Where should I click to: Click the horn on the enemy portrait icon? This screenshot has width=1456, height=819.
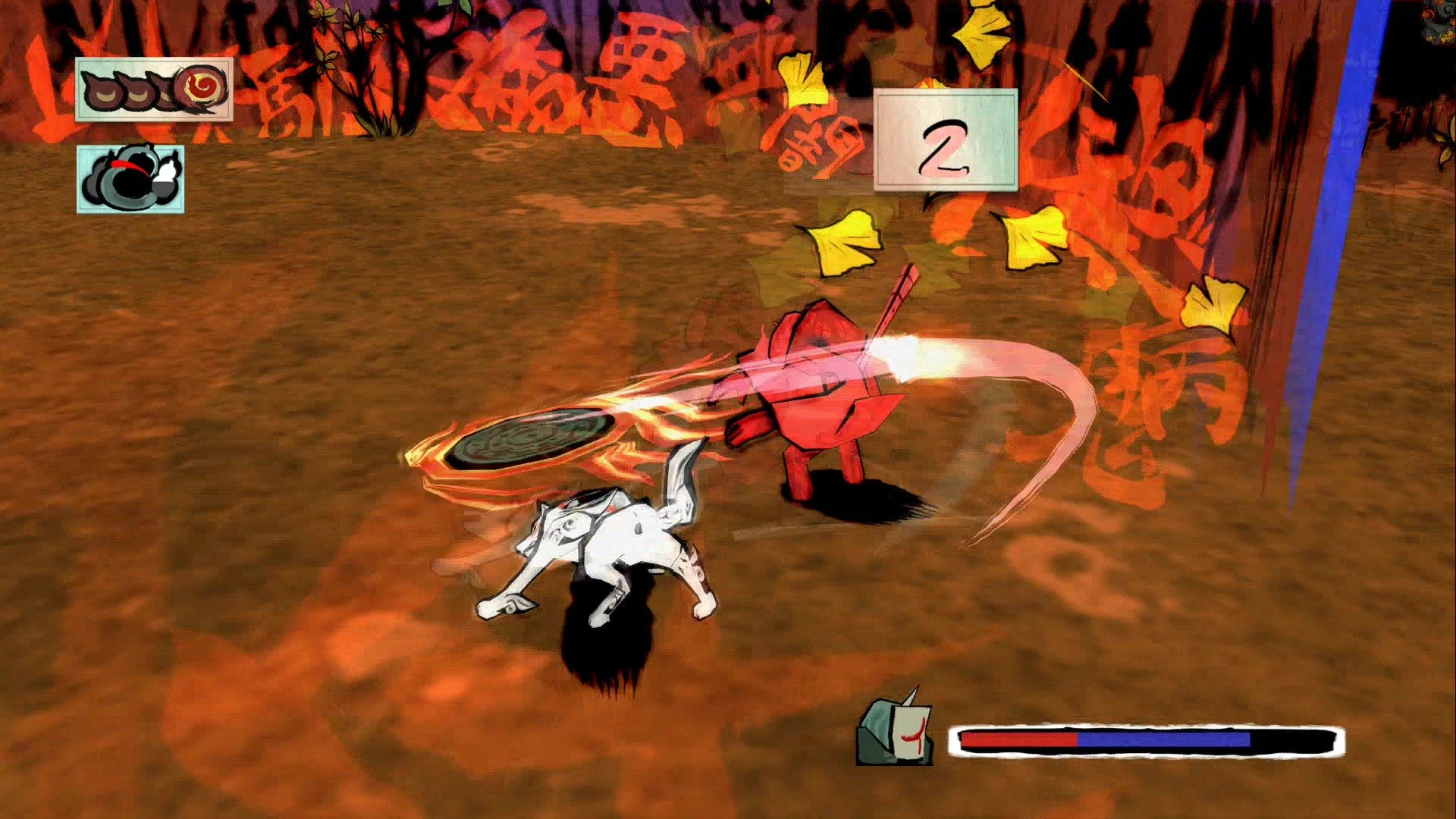pos(908,696)
